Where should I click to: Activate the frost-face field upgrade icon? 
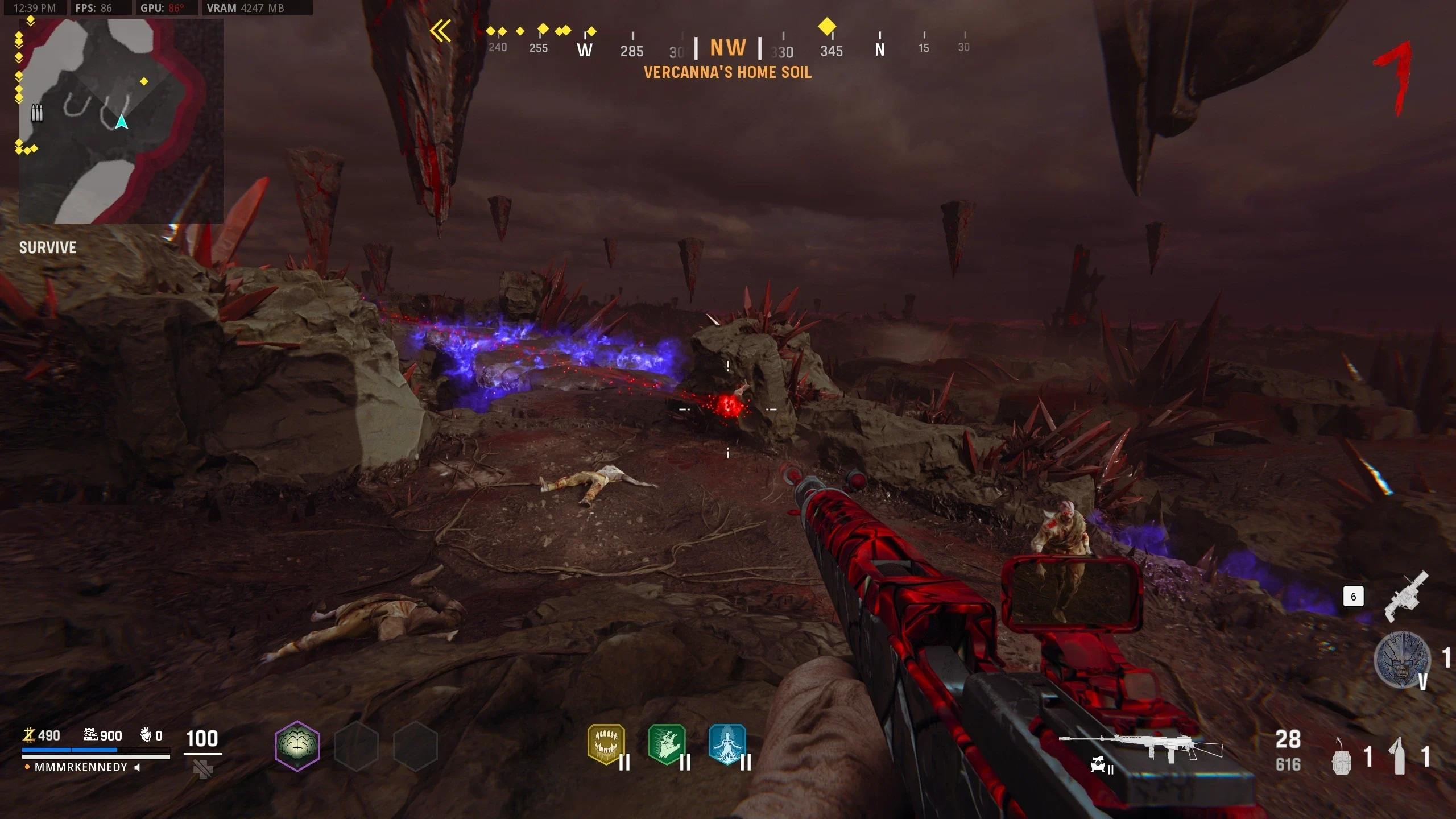1401,659
